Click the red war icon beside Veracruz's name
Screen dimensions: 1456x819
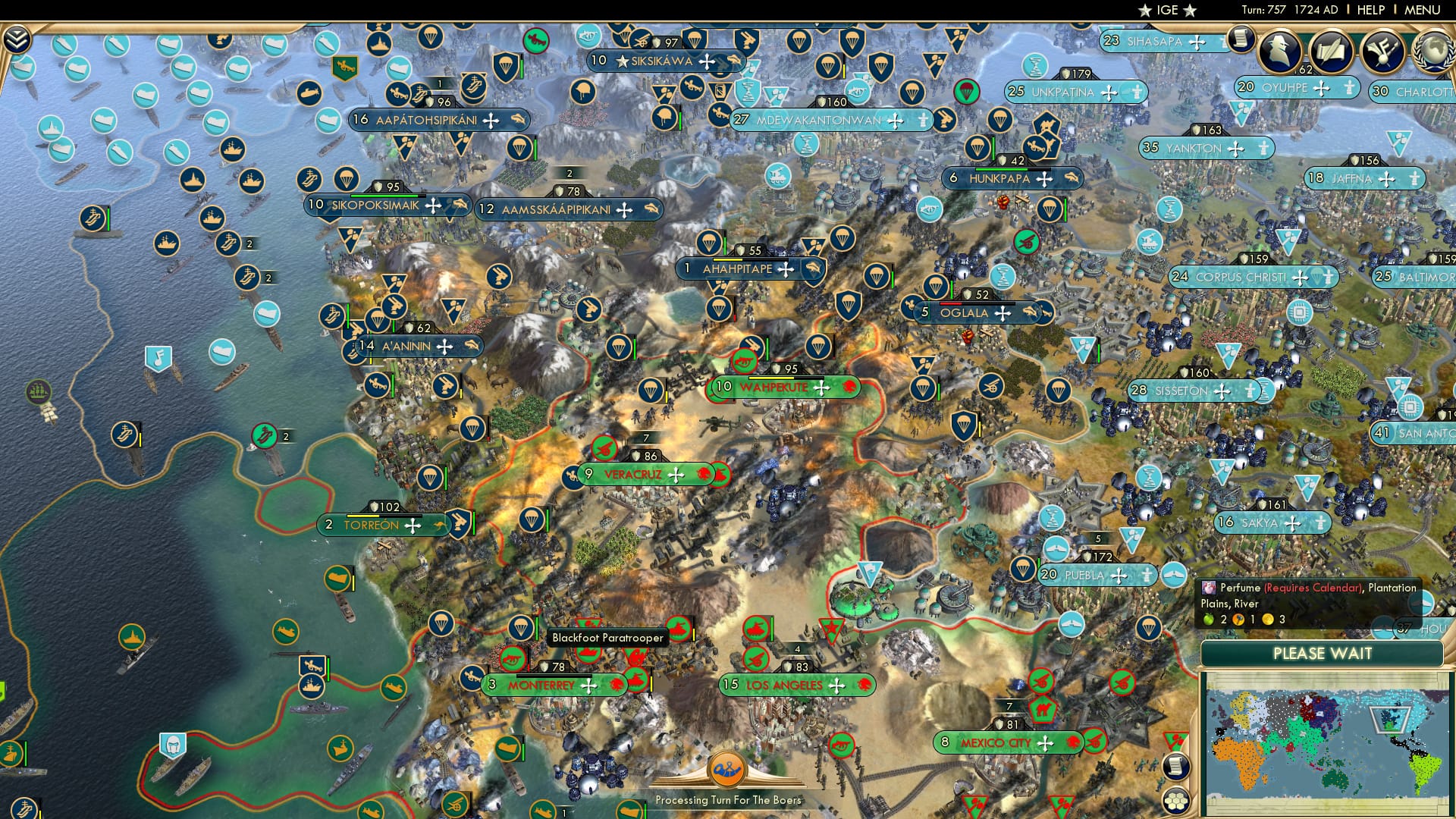[x=702, y=475]
